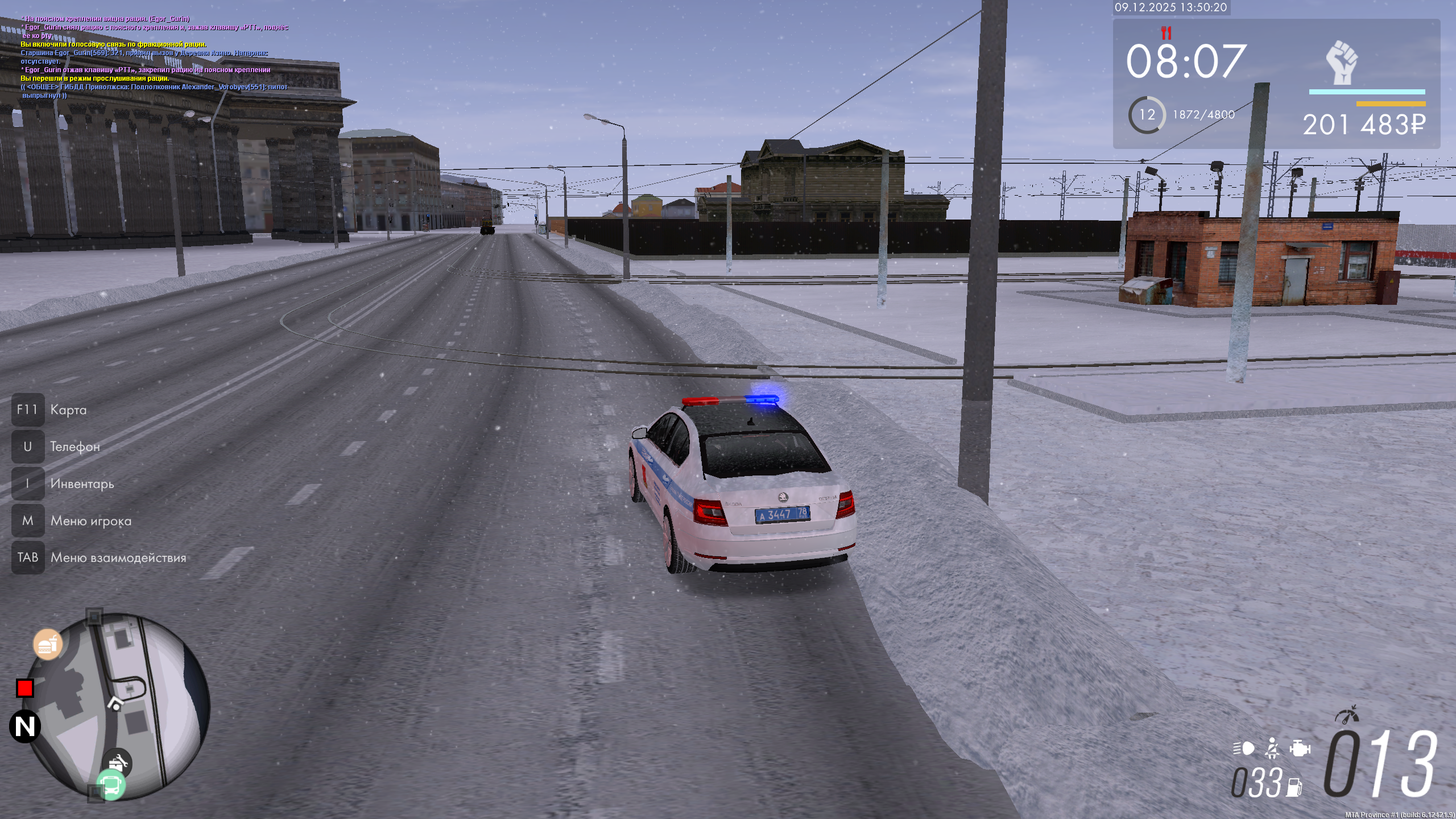This screenshot has width=1456, height=819.
Task: Select the green bus stop marker
Action: tap(111, 786)
